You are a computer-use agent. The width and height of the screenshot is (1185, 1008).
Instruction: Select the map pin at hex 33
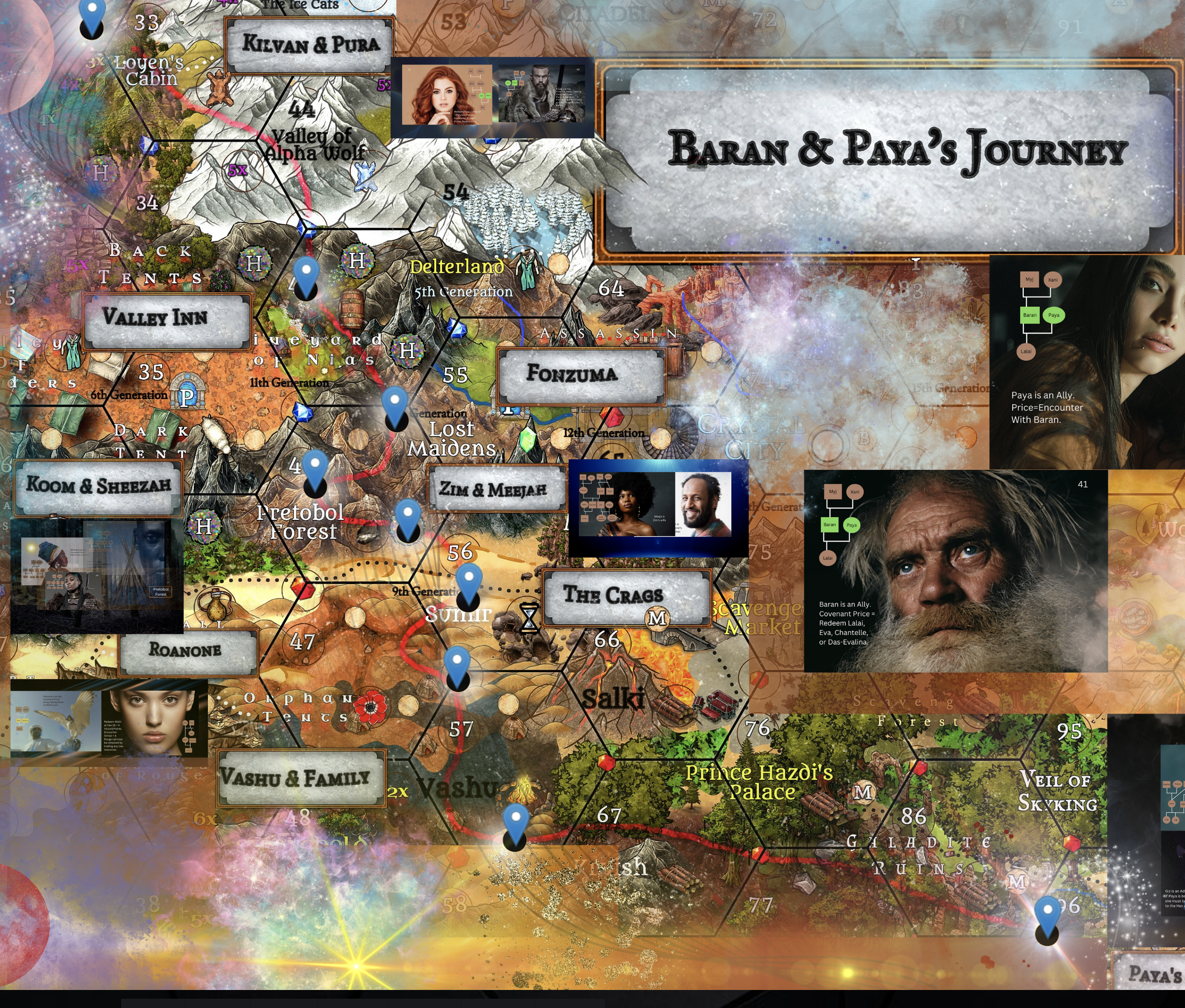point(92,15)
